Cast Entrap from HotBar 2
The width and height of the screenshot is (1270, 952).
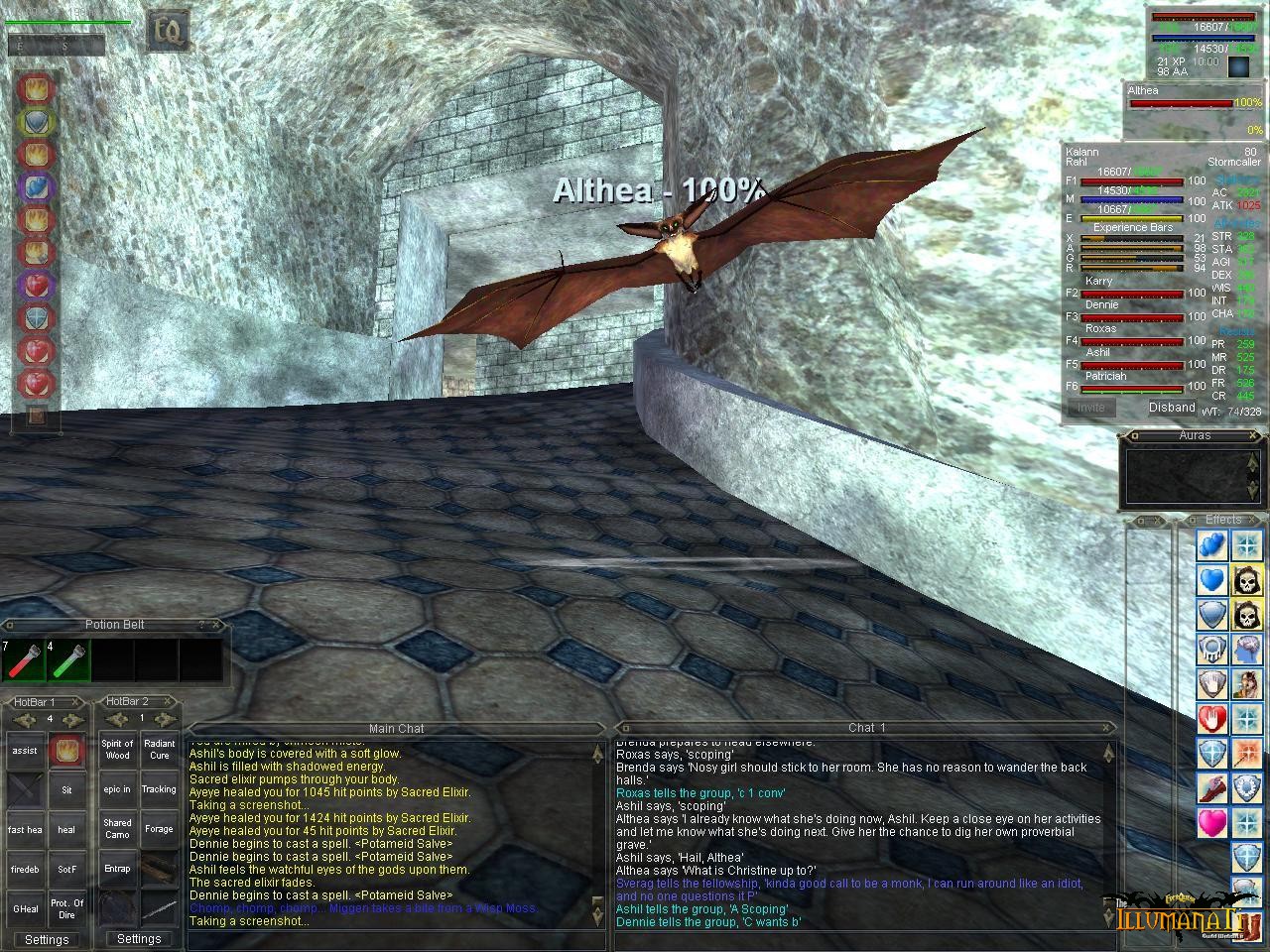(117, 869)
